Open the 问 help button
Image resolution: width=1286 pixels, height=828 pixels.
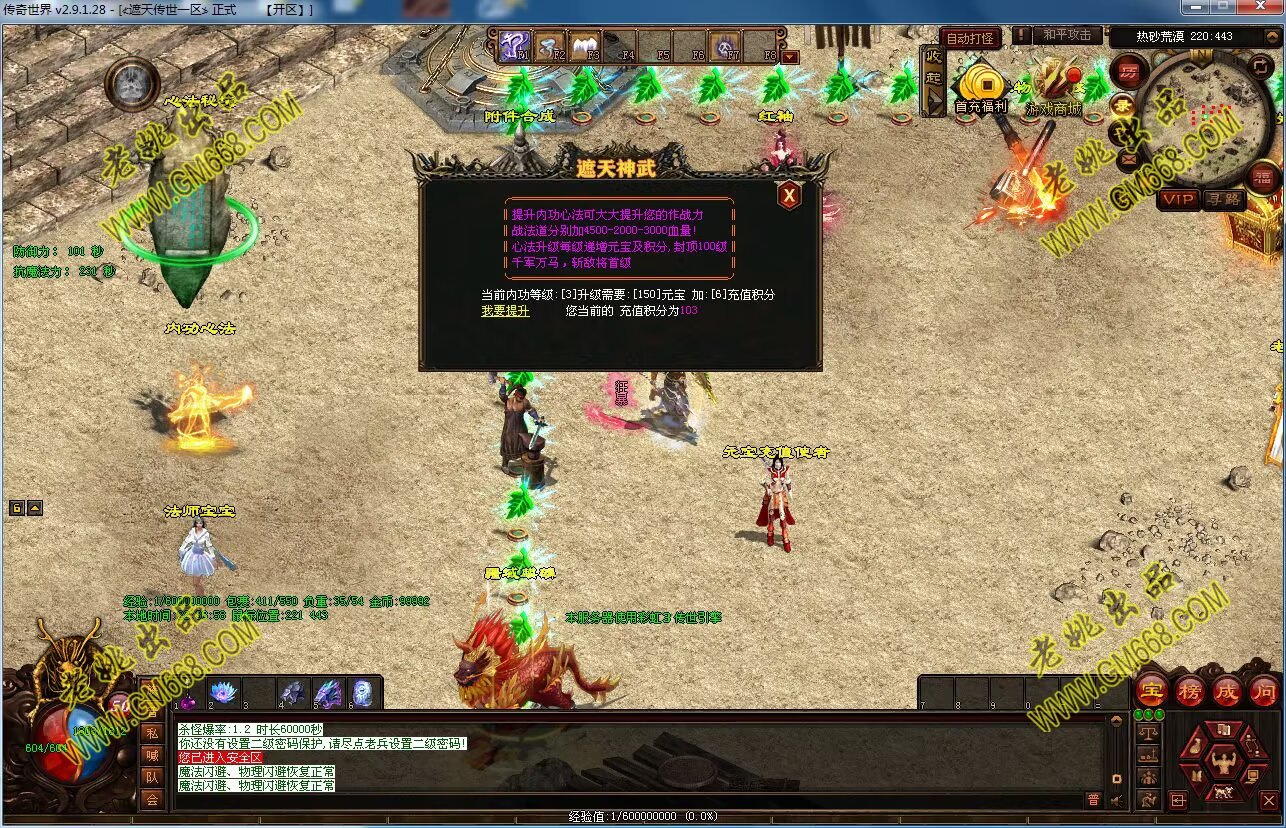click(x=1263, y=691)
